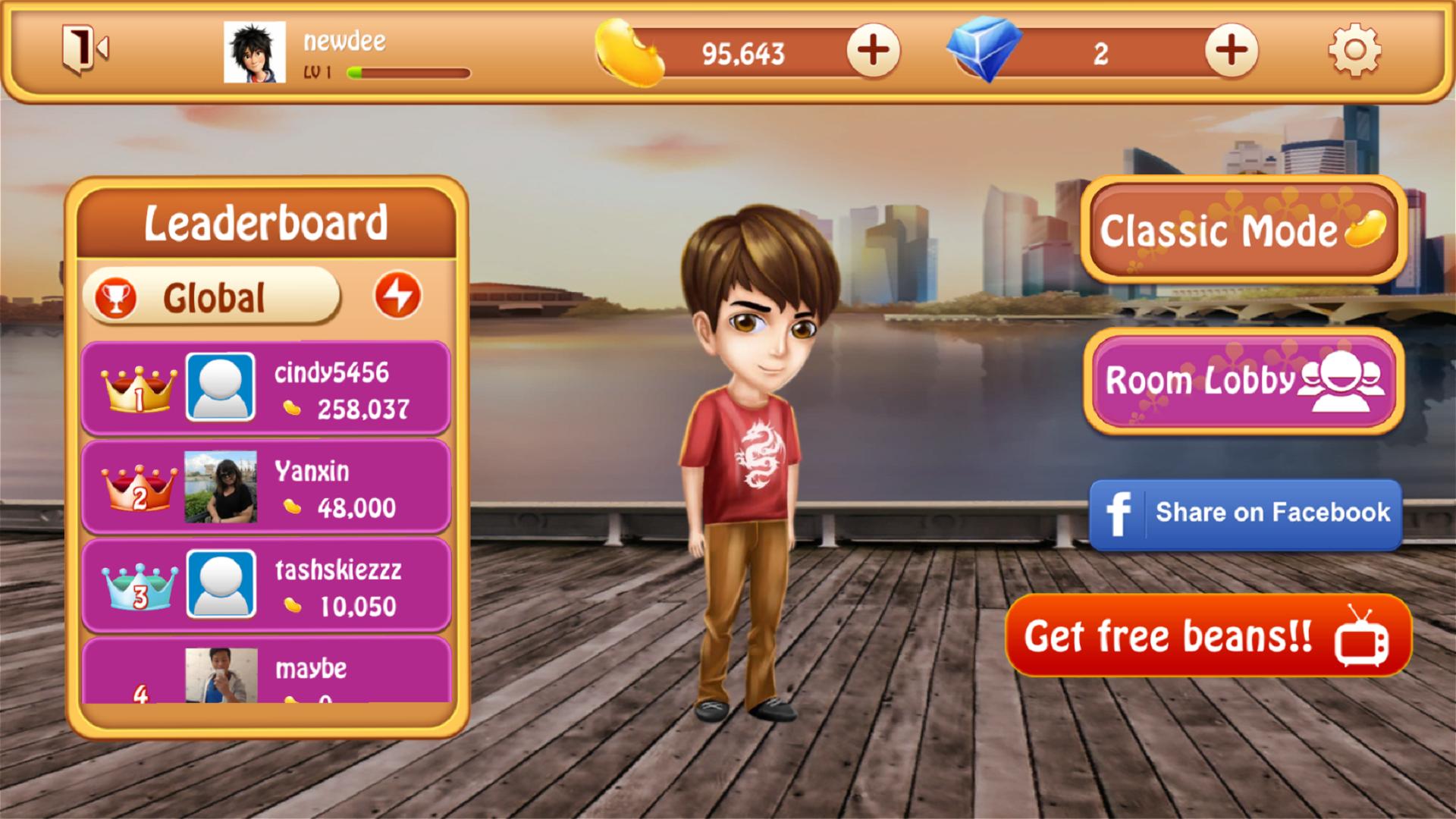Image resolution: width=1456 pixels, height=819 pixels.
Task: Add more beans with the plus button
Action: (x=873, y=51)
